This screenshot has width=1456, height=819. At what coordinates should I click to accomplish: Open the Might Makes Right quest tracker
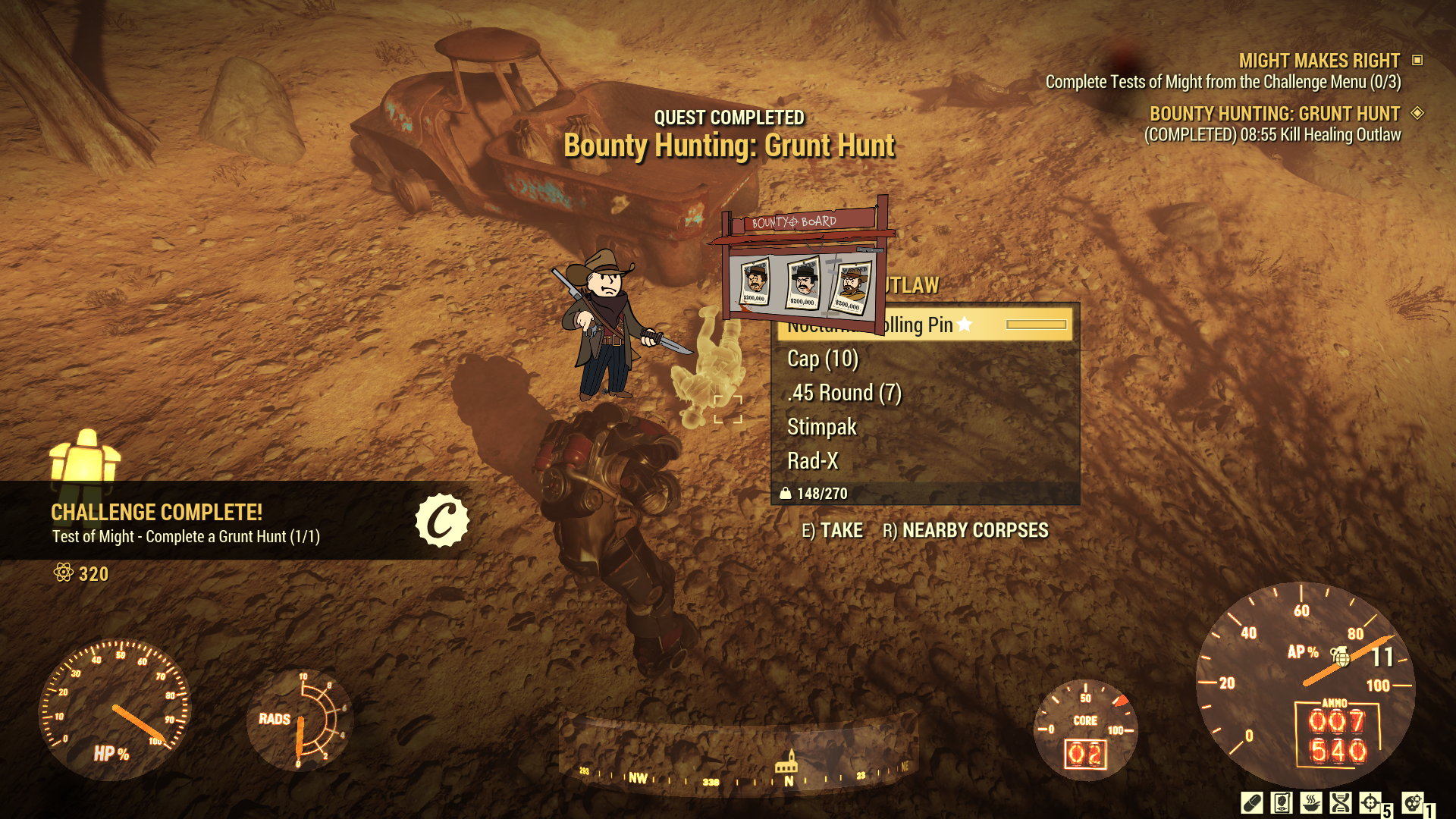1319,61
